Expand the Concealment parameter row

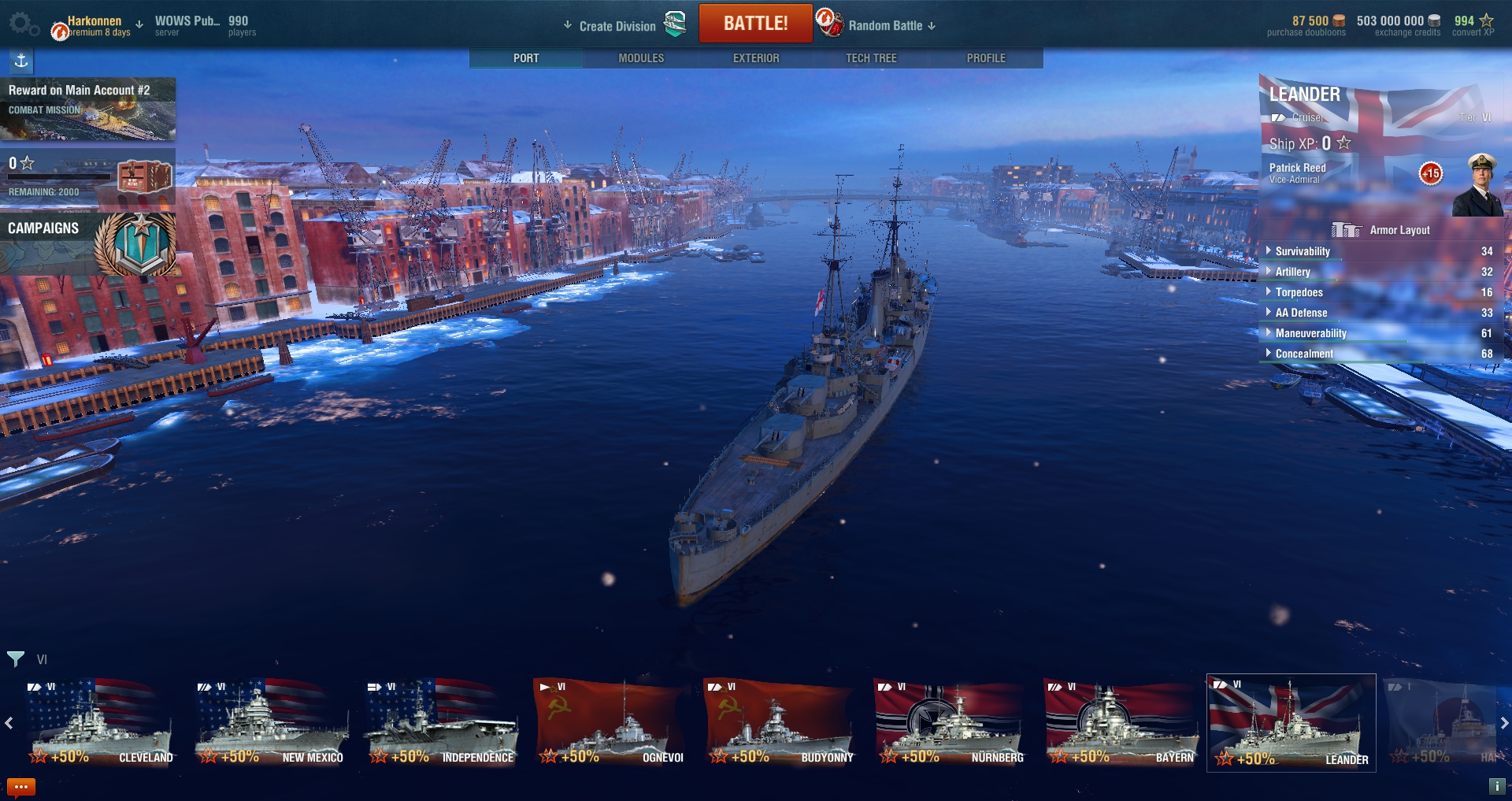[x=1303, y=354]
